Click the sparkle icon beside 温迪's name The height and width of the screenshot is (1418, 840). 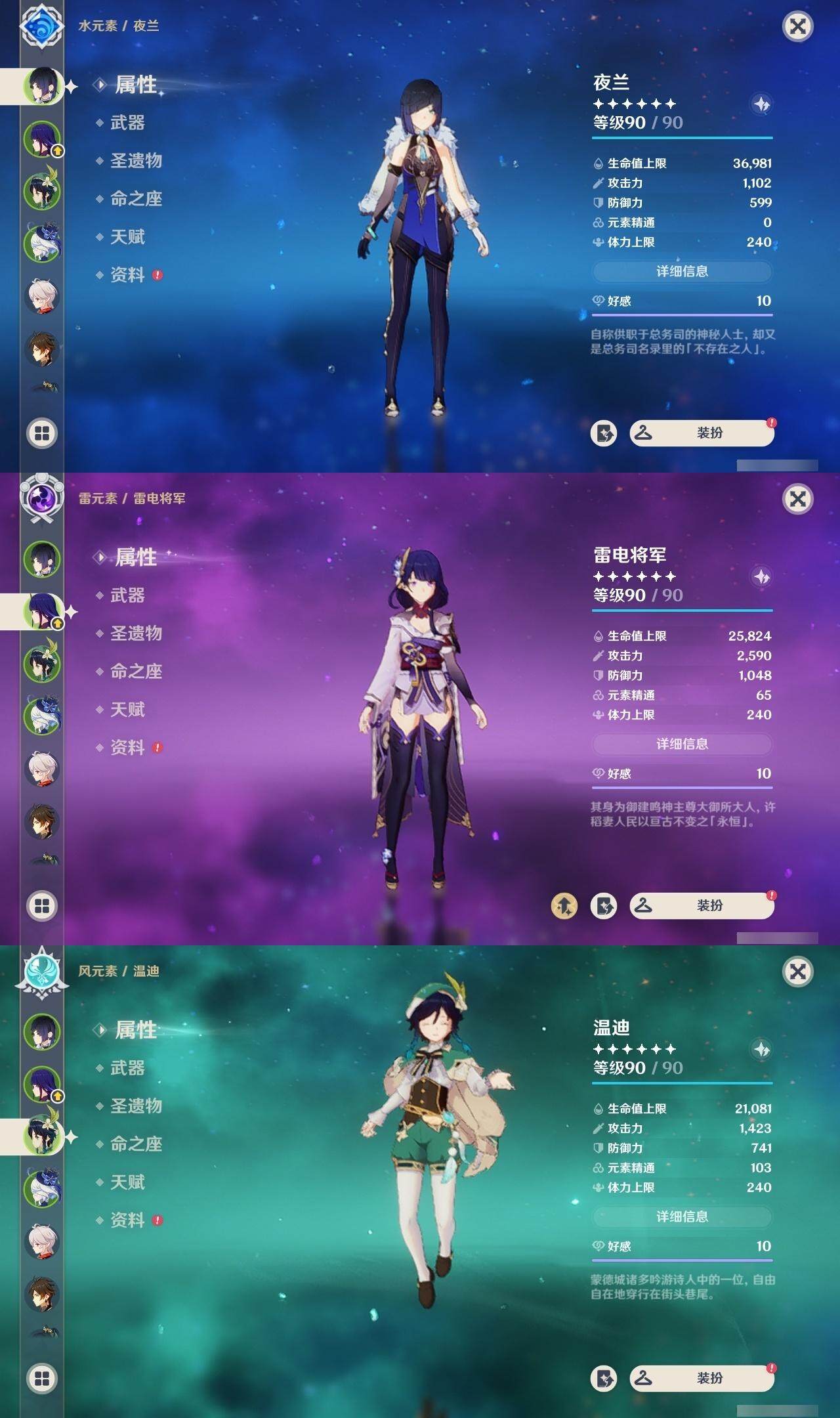(x=761, y=1050)
